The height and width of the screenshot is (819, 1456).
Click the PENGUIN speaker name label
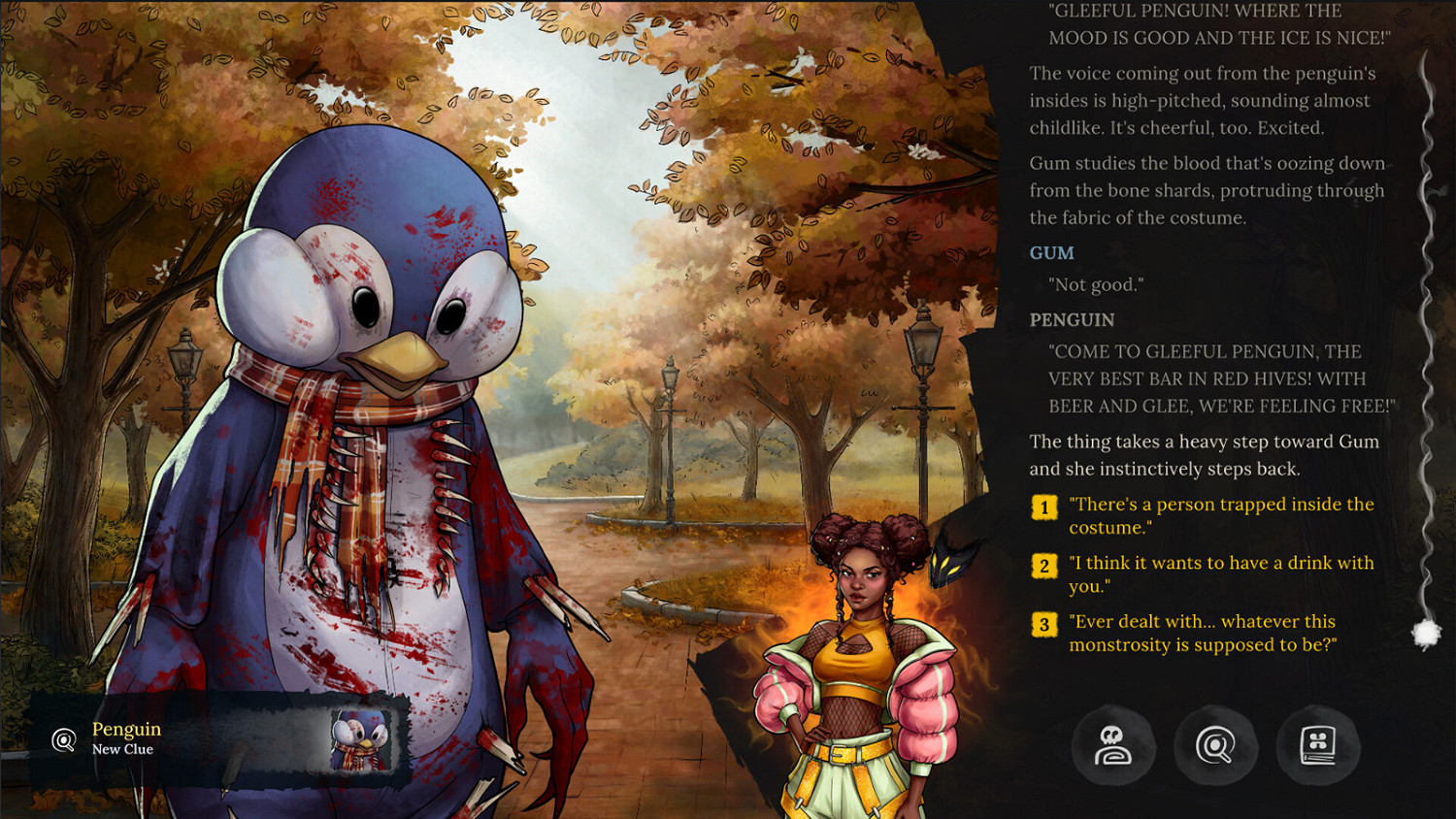click(1071, 319)
